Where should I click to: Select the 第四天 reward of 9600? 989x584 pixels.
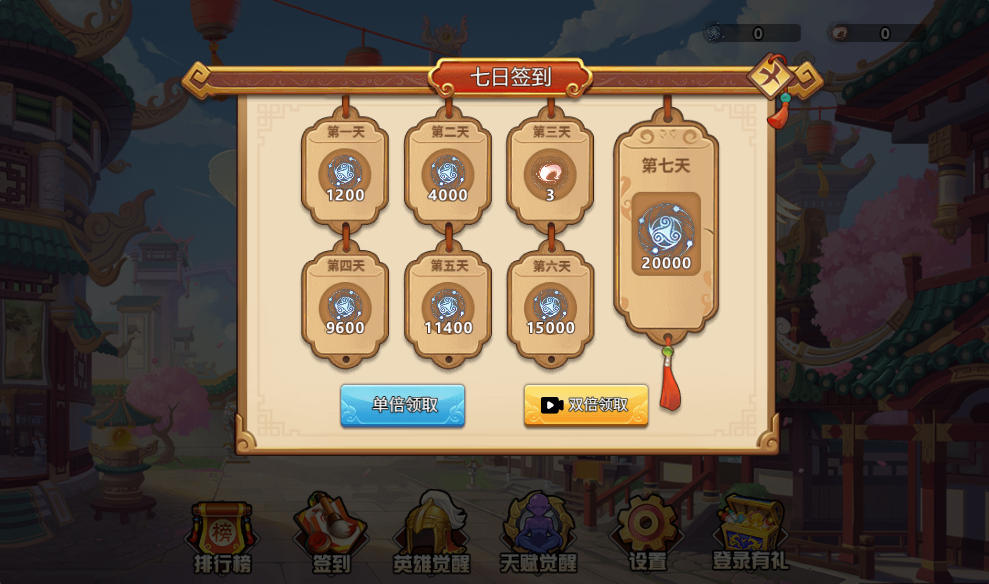click(x=345, y=305)
